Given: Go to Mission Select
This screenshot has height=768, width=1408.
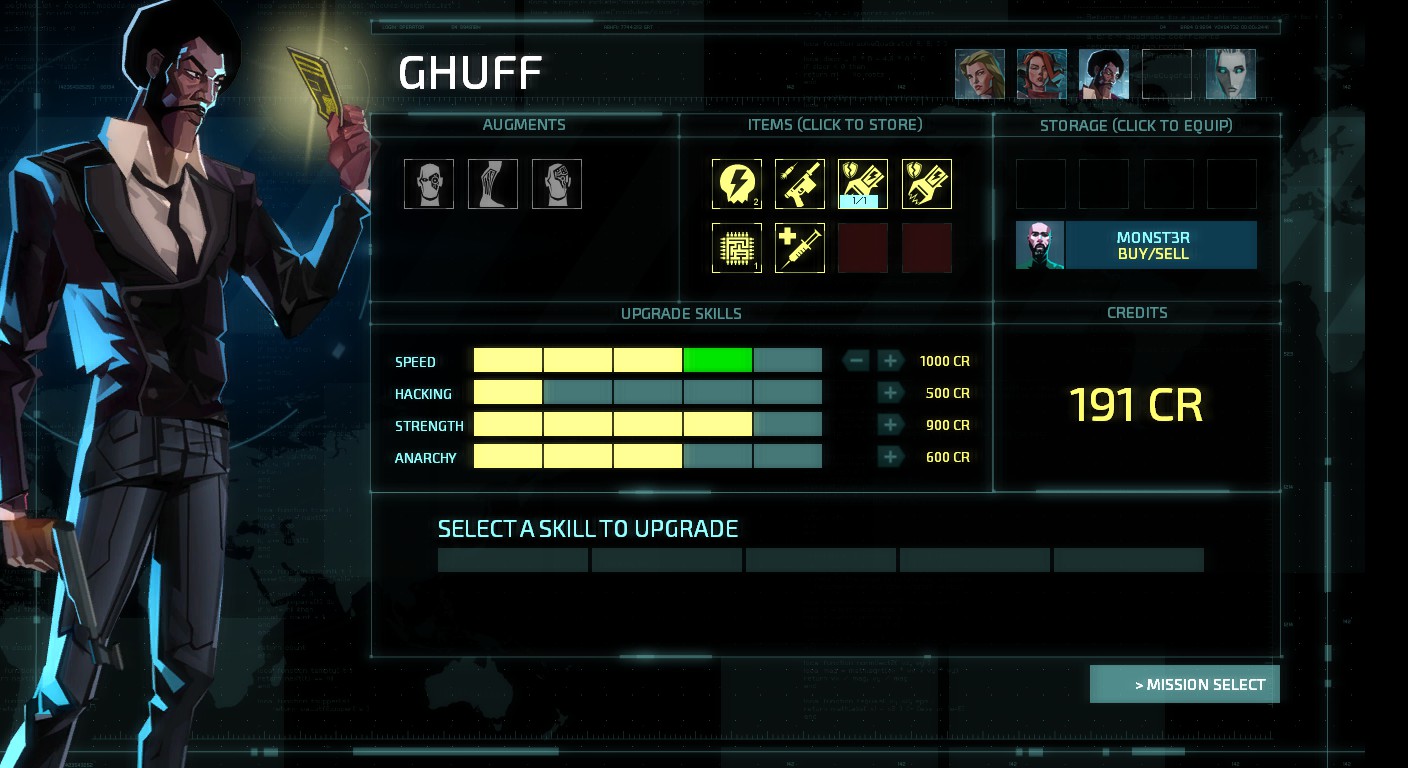Looking at the screenshot, I should [1185, 685].
